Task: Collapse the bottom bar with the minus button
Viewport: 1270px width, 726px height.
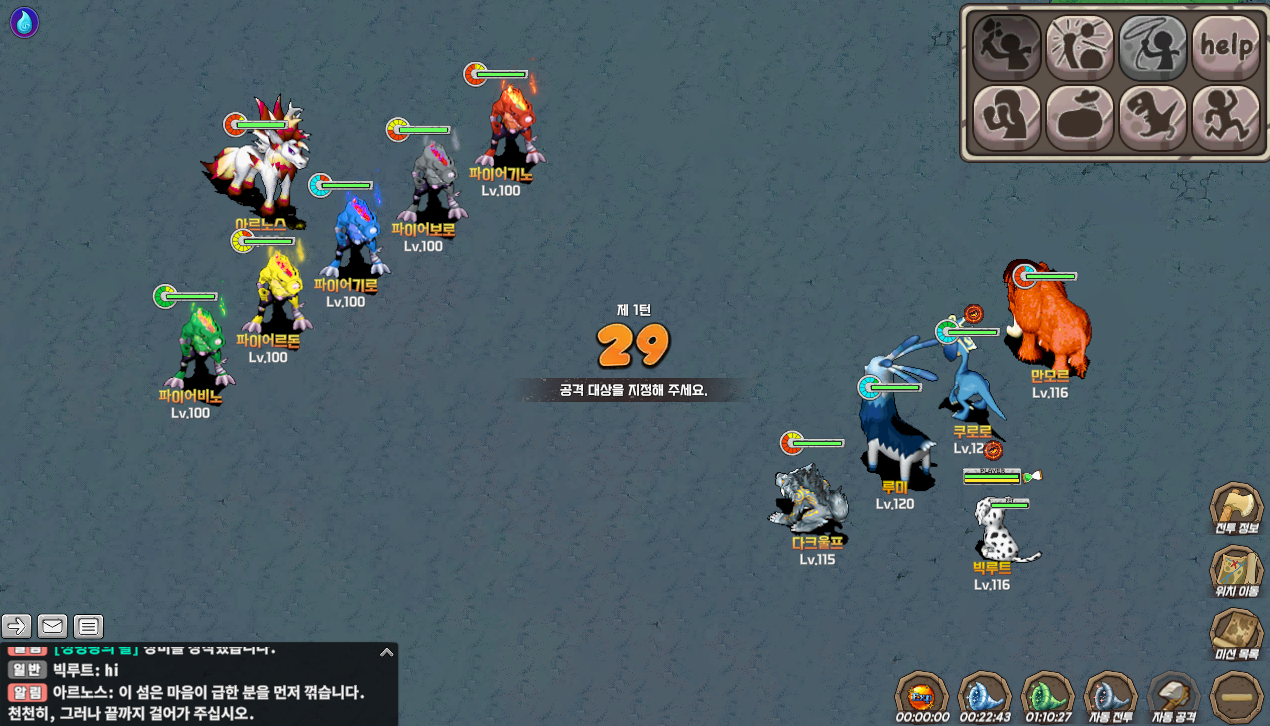Action: pos(1237,697)
